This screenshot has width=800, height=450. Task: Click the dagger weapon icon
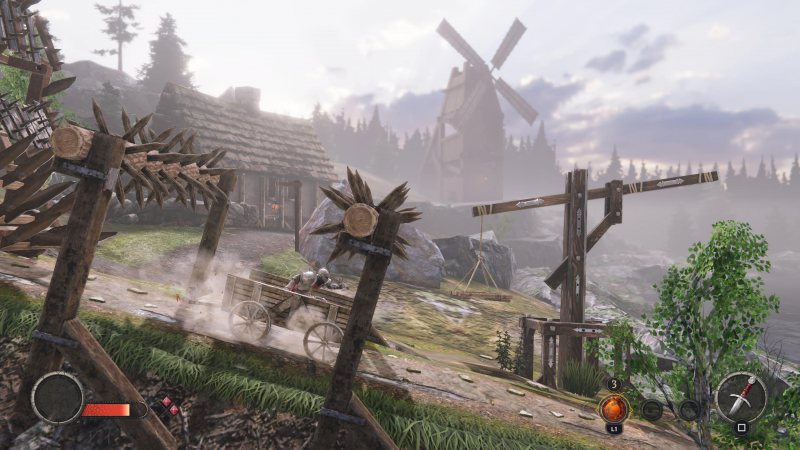point(740,398)
